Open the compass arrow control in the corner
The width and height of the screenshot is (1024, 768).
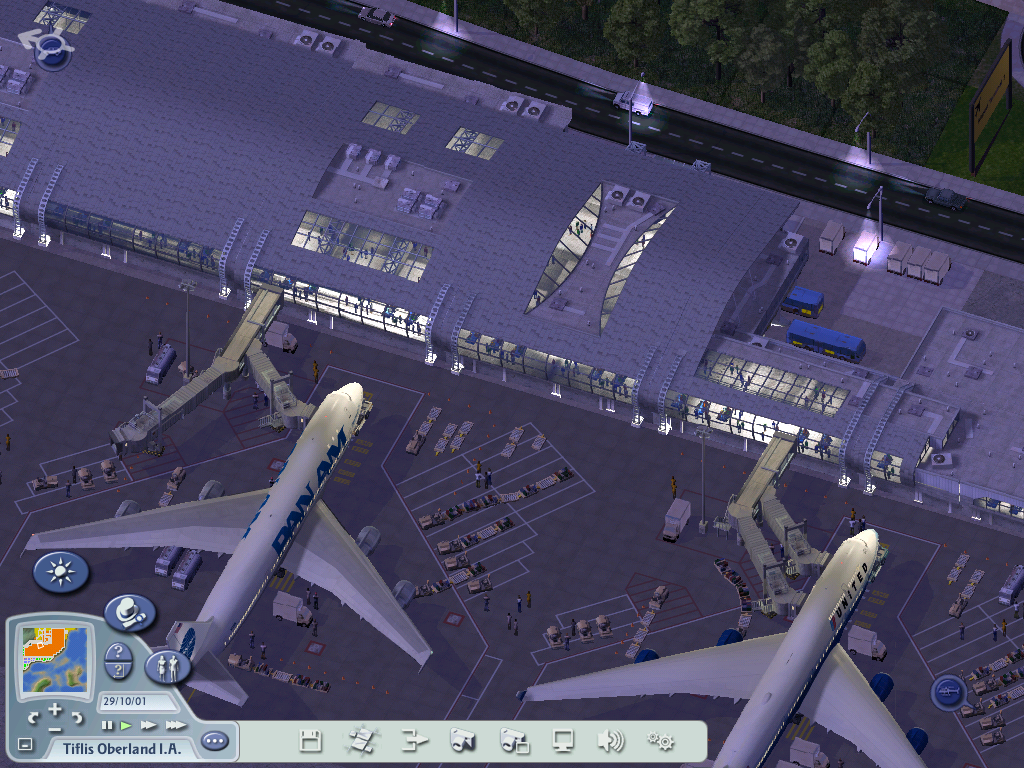pos(49,47)
